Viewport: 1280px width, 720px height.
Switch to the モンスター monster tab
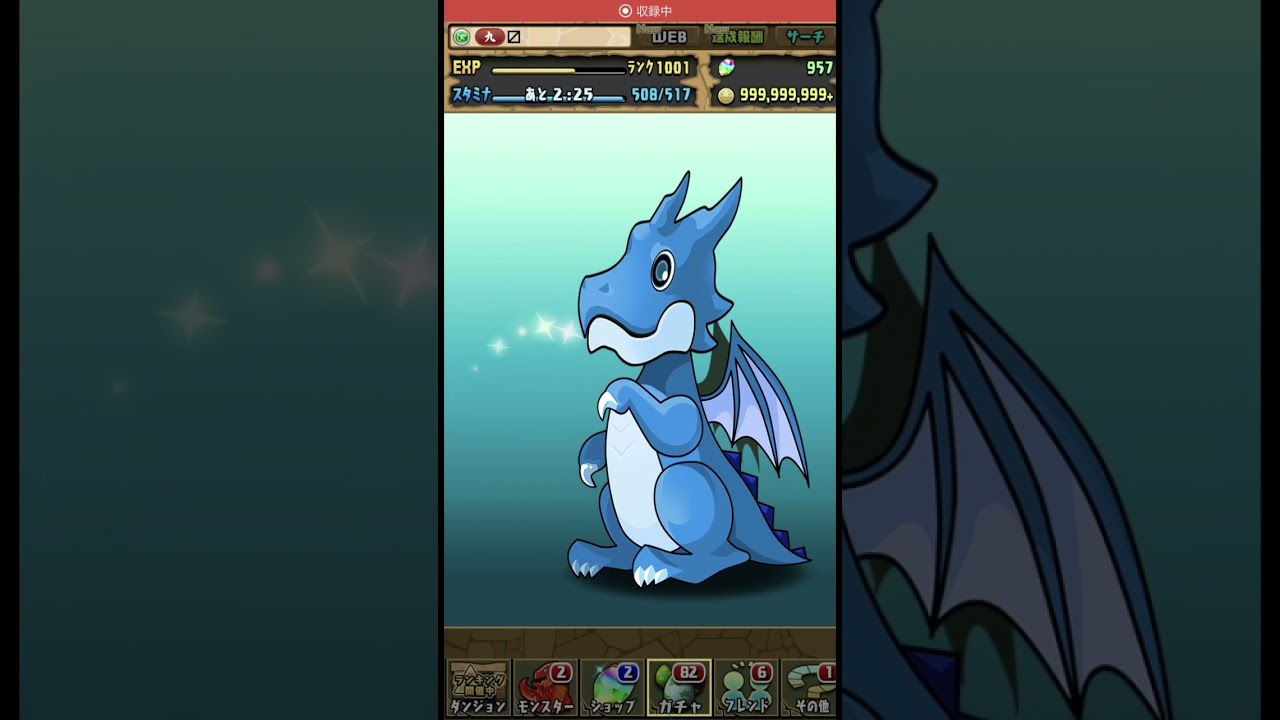tap(545, 688)
